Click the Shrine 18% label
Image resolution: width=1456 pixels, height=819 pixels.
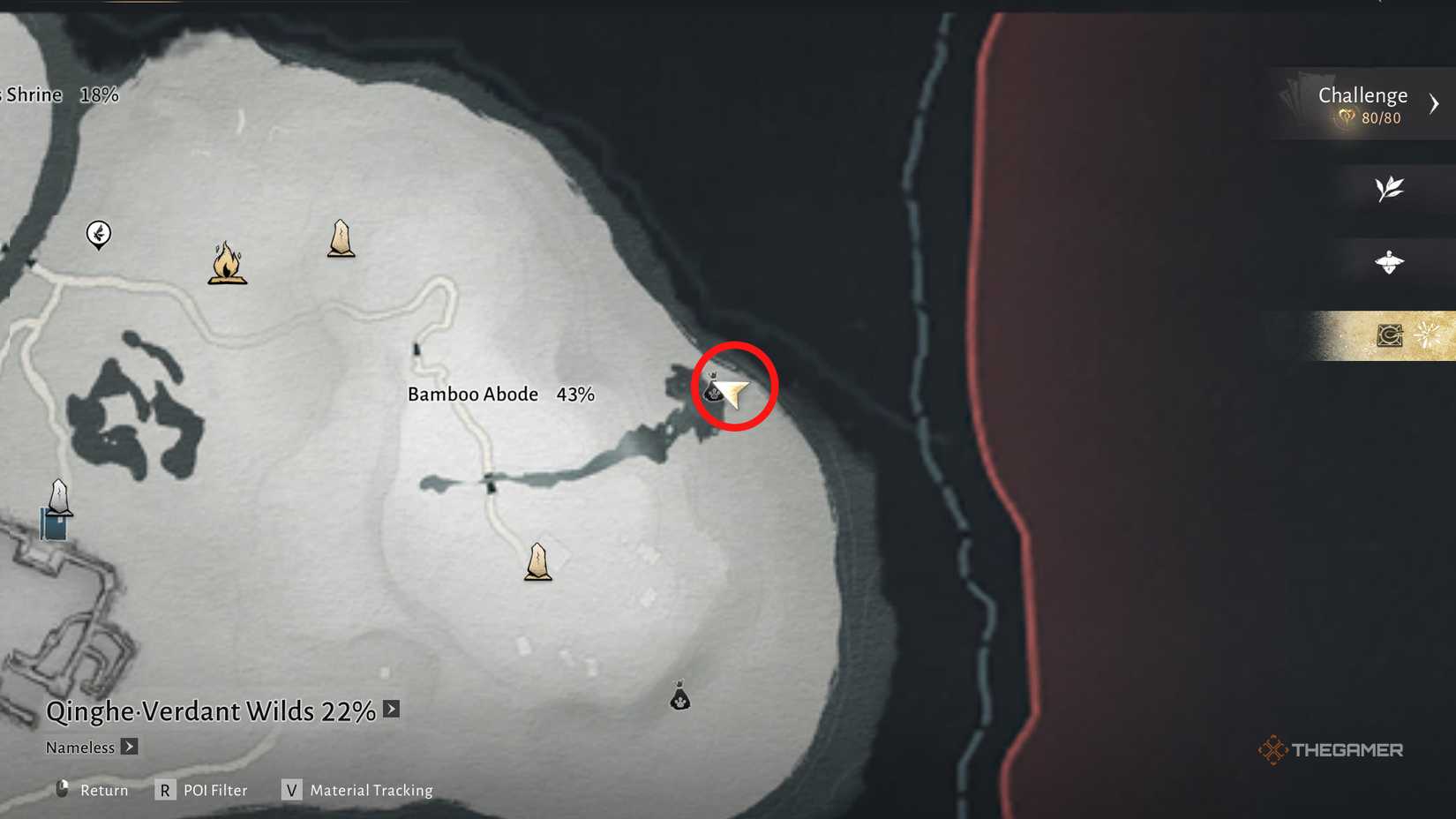pos(59,94)
